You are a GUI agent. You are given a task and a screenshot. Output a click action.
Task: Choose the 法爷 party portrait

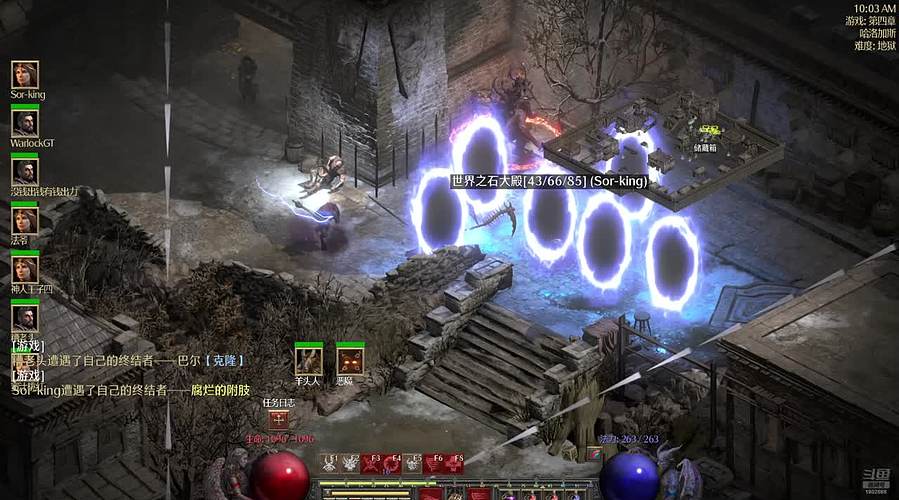[25, 220]
